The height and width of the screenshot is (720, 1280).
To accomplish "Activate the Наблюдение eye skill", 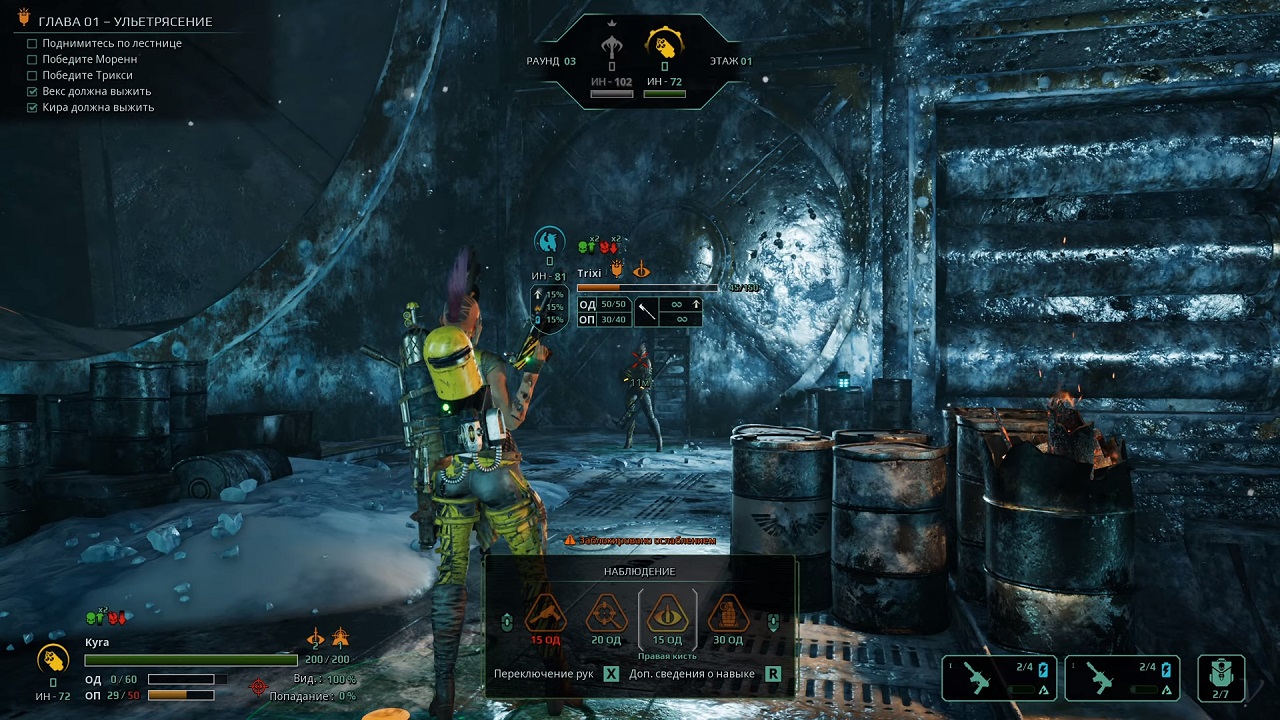I will pyautogui.click(x=667, y=613).
